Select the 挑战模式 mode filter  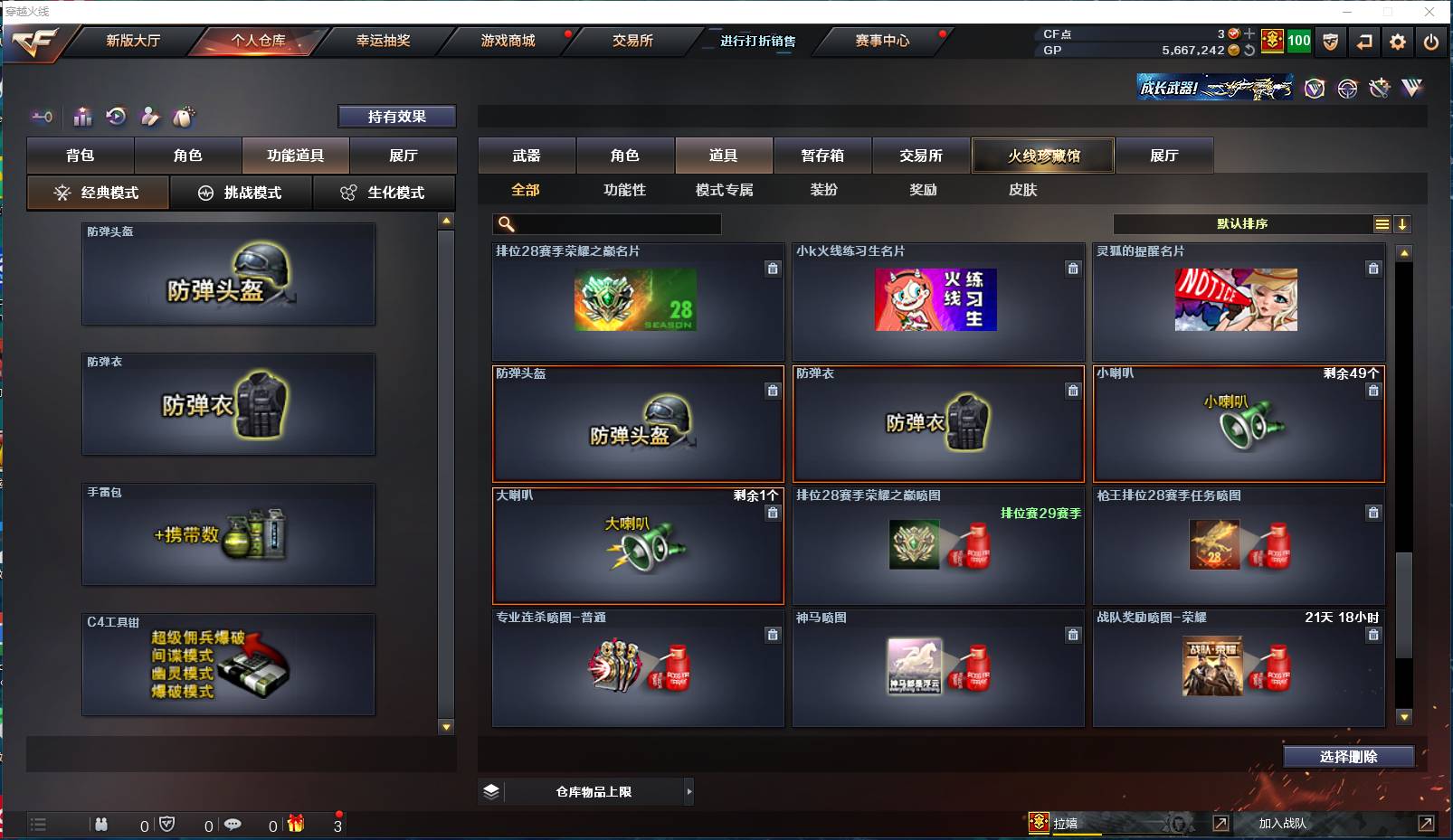[242, 193]
